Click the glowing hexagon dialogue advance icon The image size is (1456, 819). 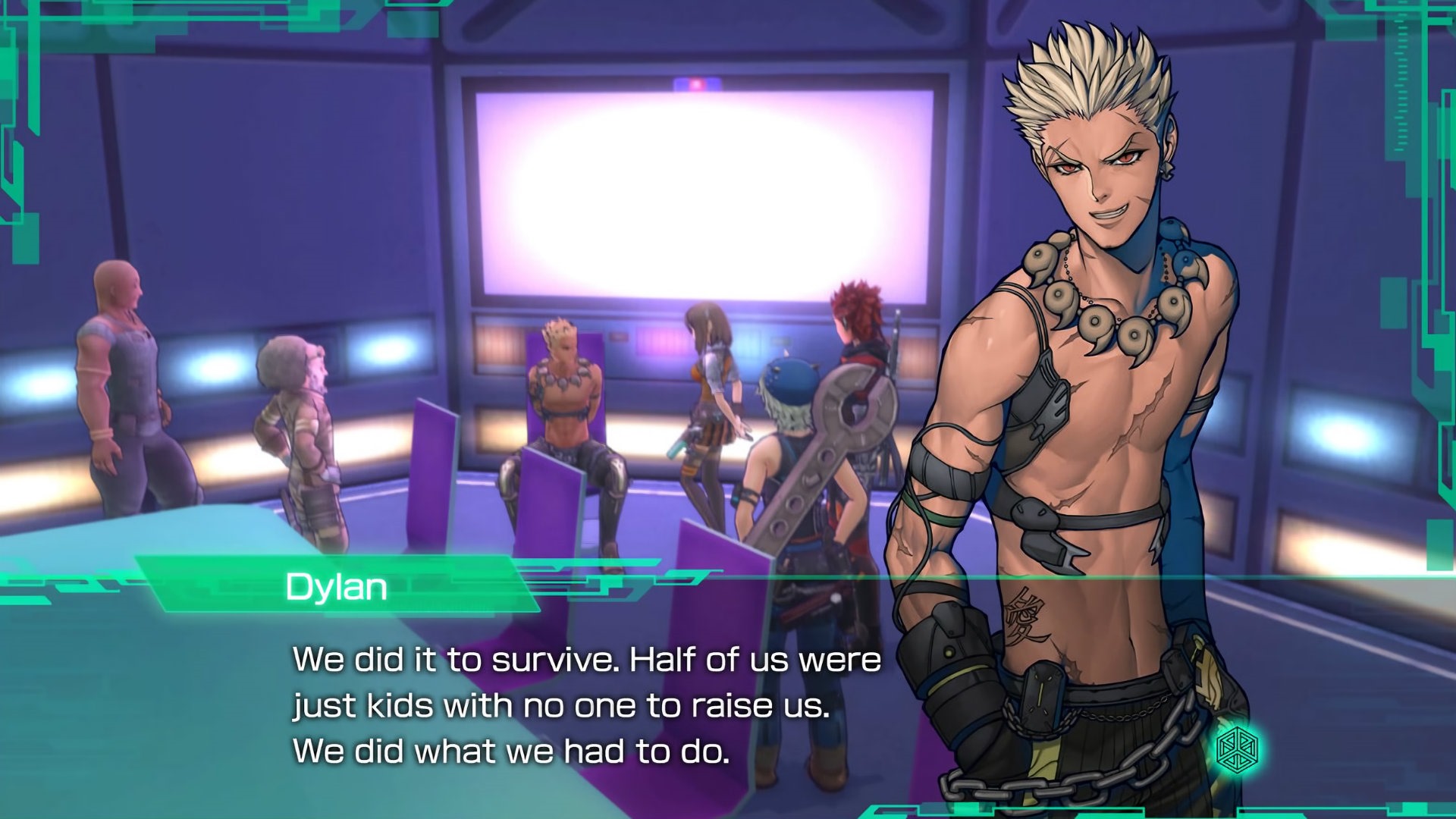point(1237,750)
